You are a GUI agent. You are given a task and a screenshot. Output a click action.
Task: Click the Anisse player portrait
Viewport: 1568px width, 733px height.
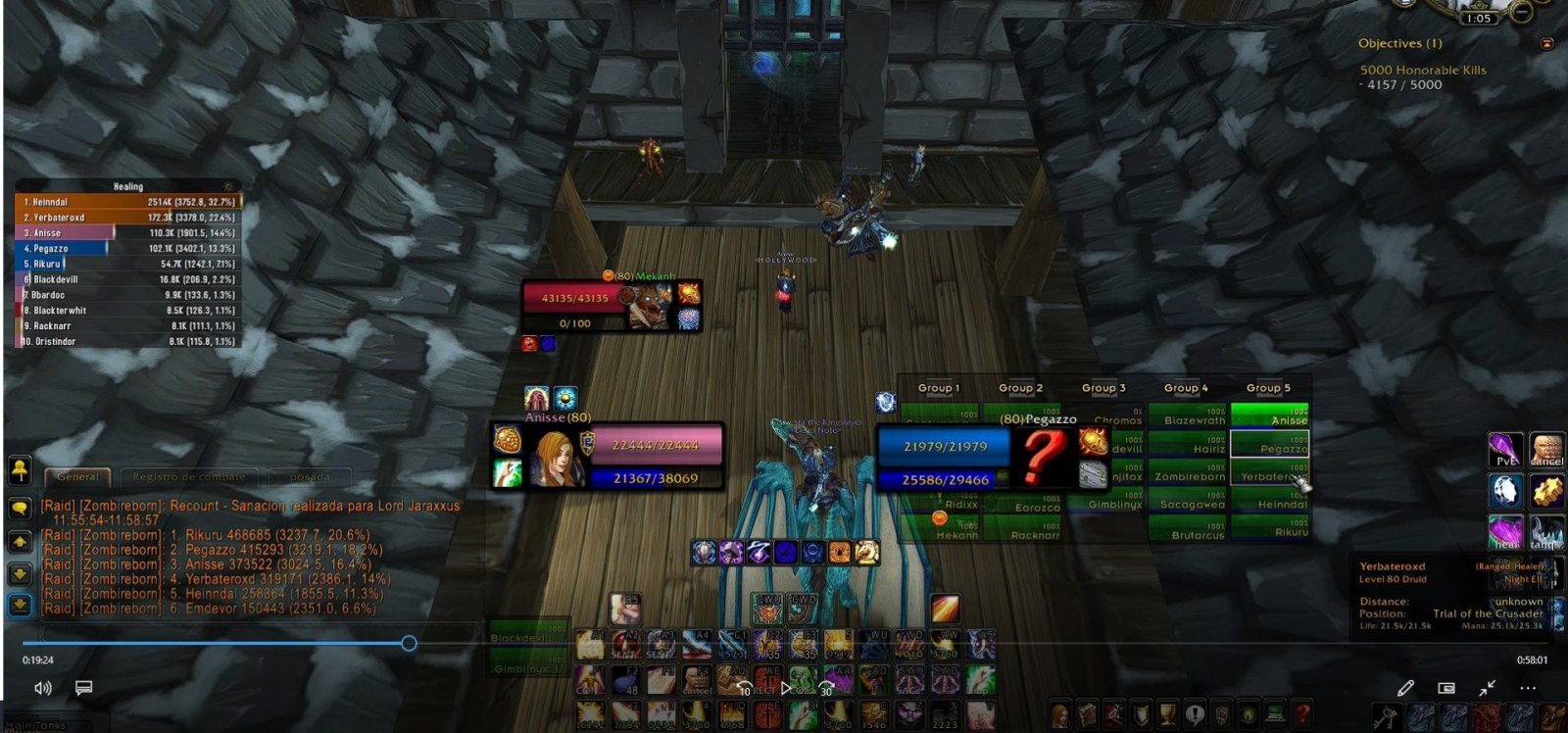tap(555, 458)
